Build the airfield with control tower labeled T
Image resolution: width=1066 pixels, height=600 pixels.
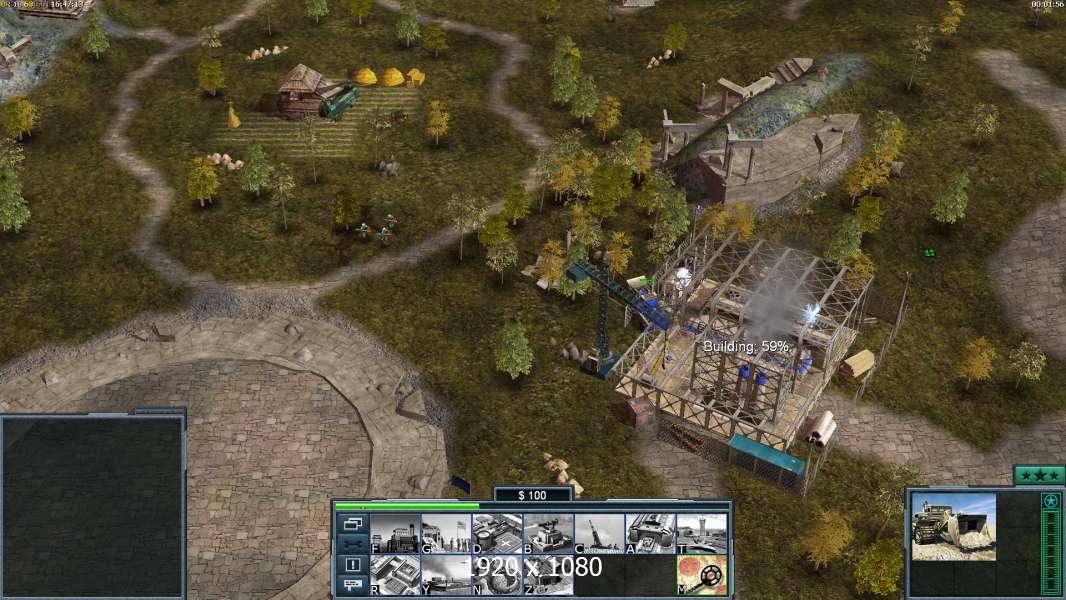pos(701,533)
